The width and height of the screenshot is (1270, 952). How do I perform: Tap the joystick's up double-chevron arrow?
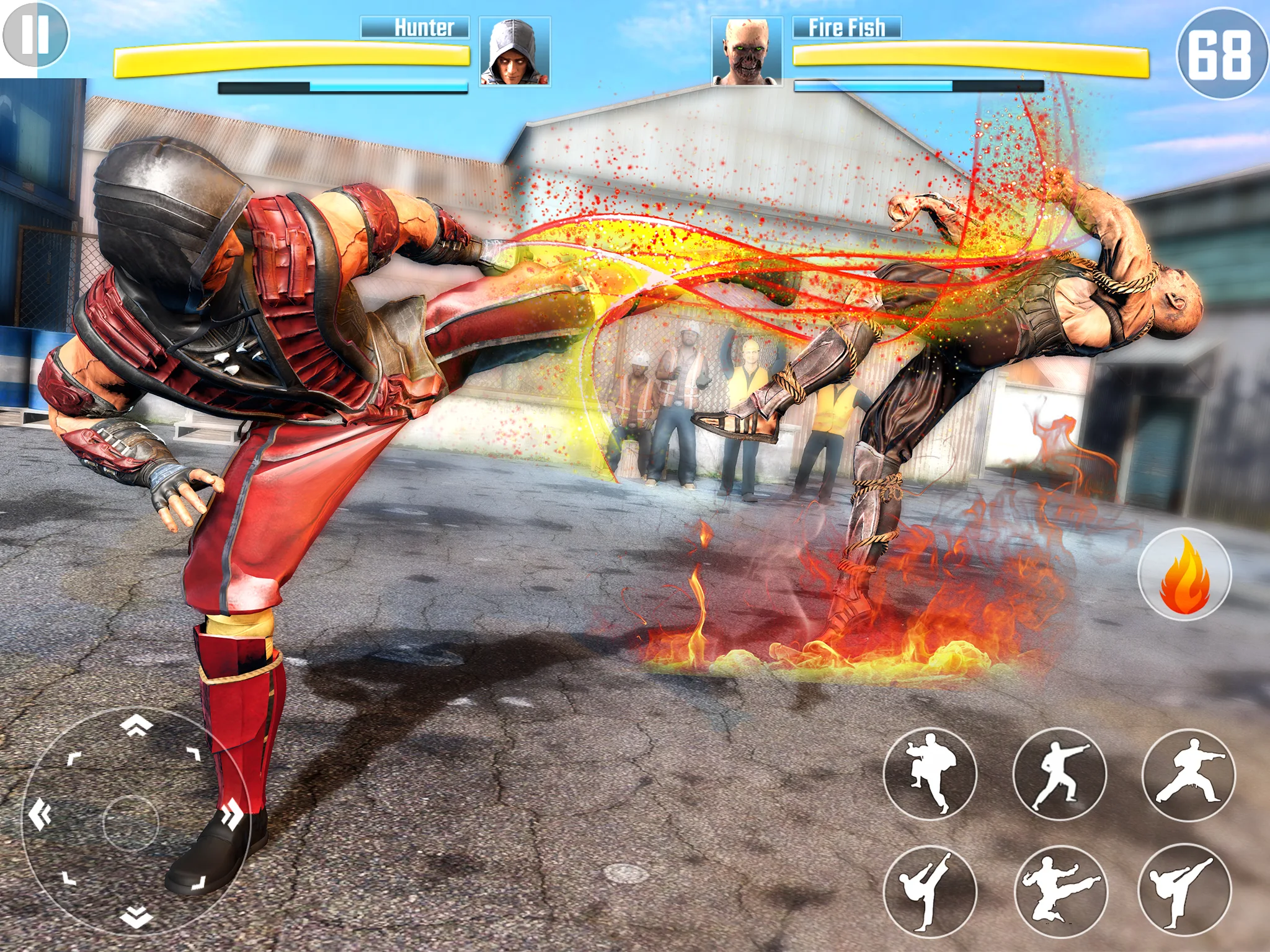pyautogui.click(x=136, y=725)
